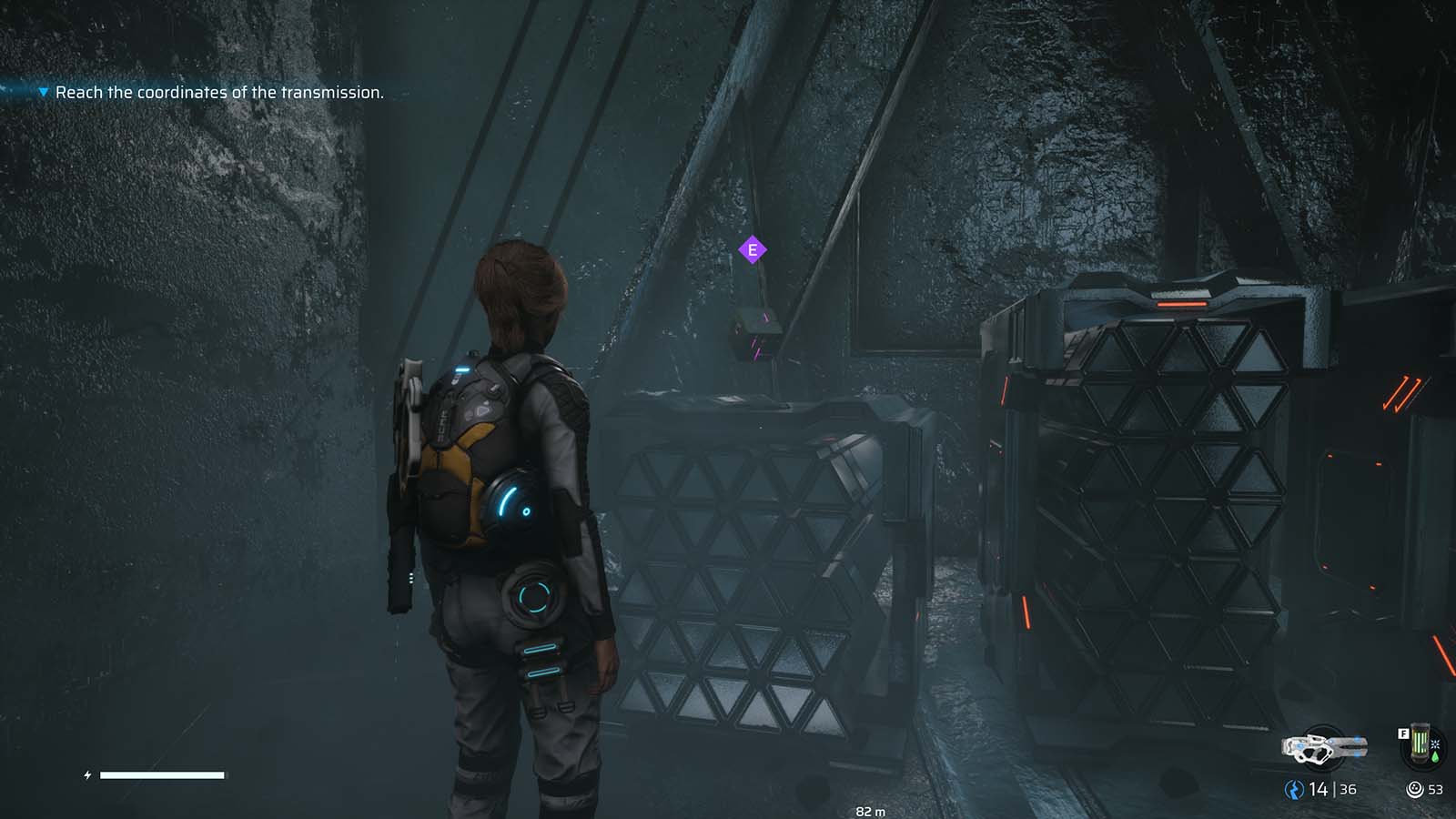Screen dimensions: 1456x819
Task: Open the transmission objective text entry
Action: pyautogui.click(x=220, y=92)
